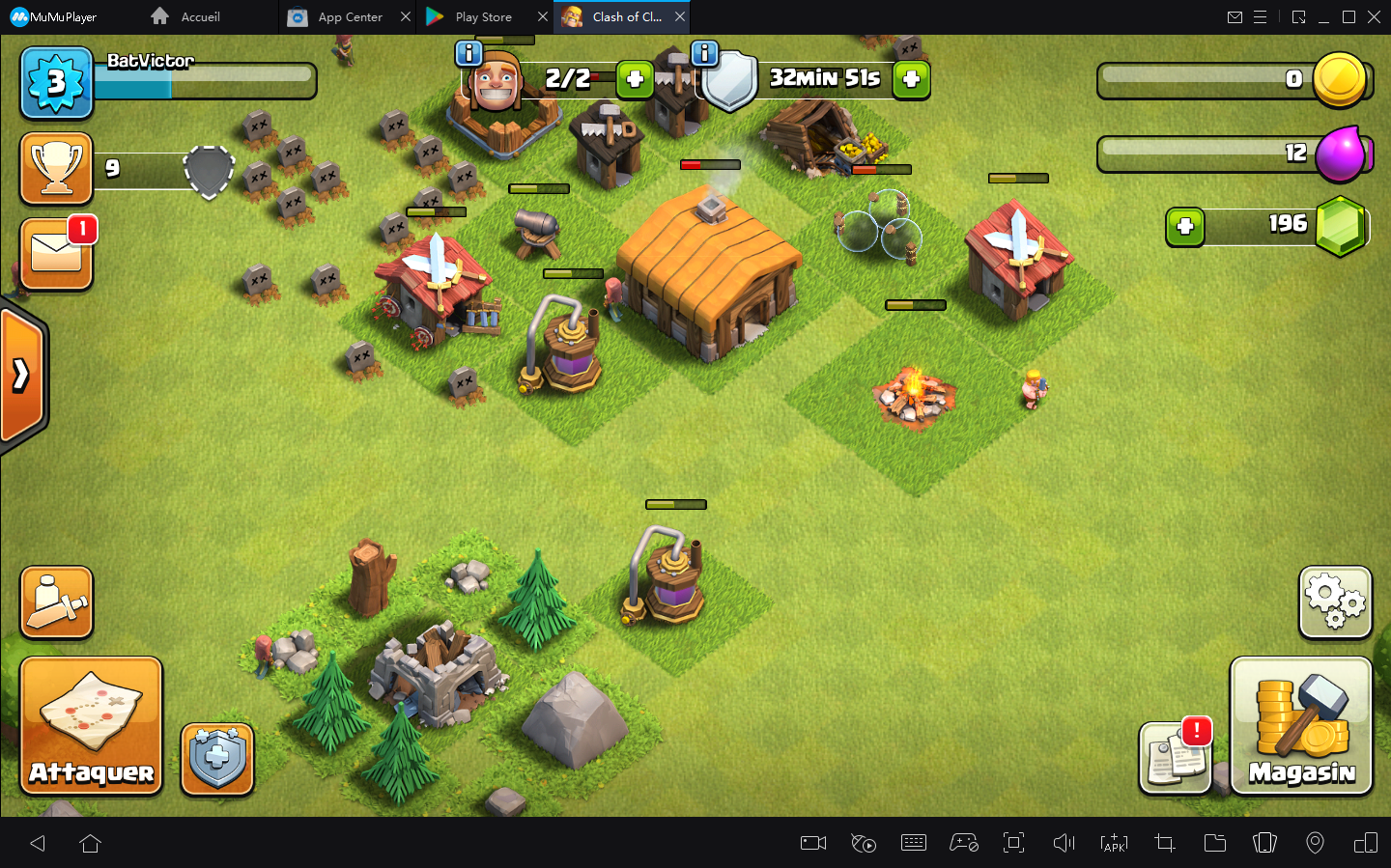
Task: Open the army overview sword button
Action: 56,602
